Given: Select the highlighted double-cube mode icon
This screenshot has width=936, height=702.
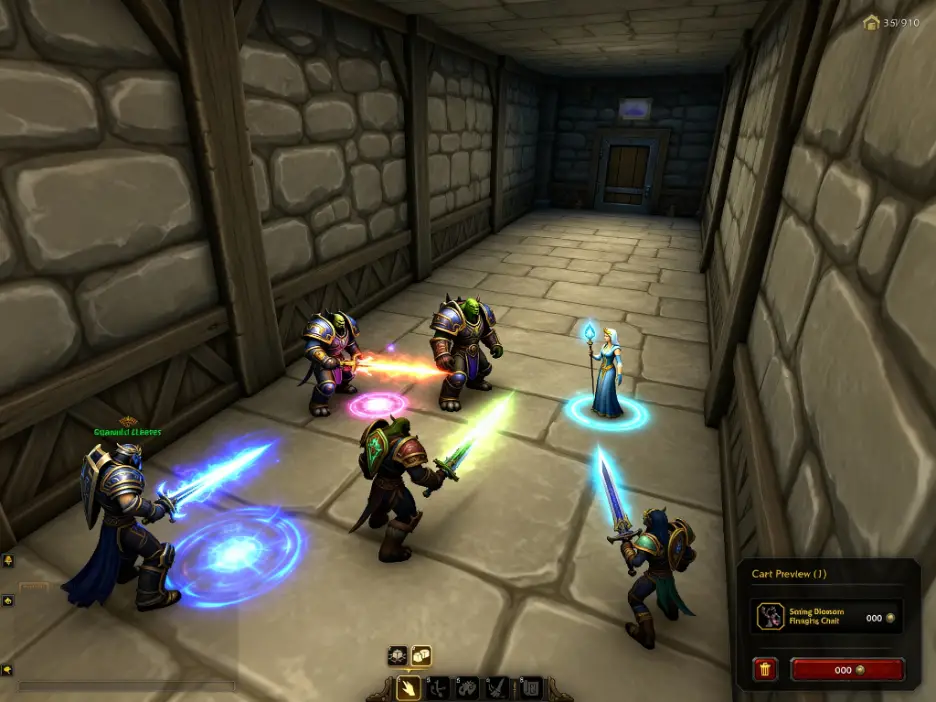Looking at the screenshot, I should click(421, 656).
